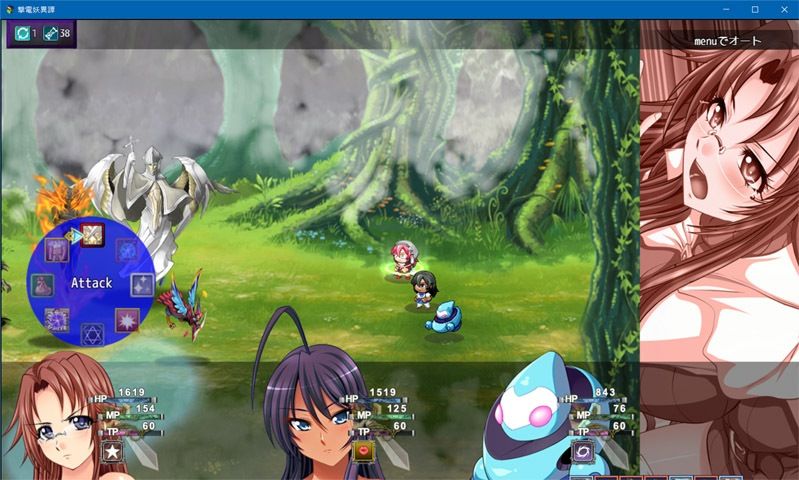Click the turn counter cycle icon
Screen dimensions: 799x480
21,34
